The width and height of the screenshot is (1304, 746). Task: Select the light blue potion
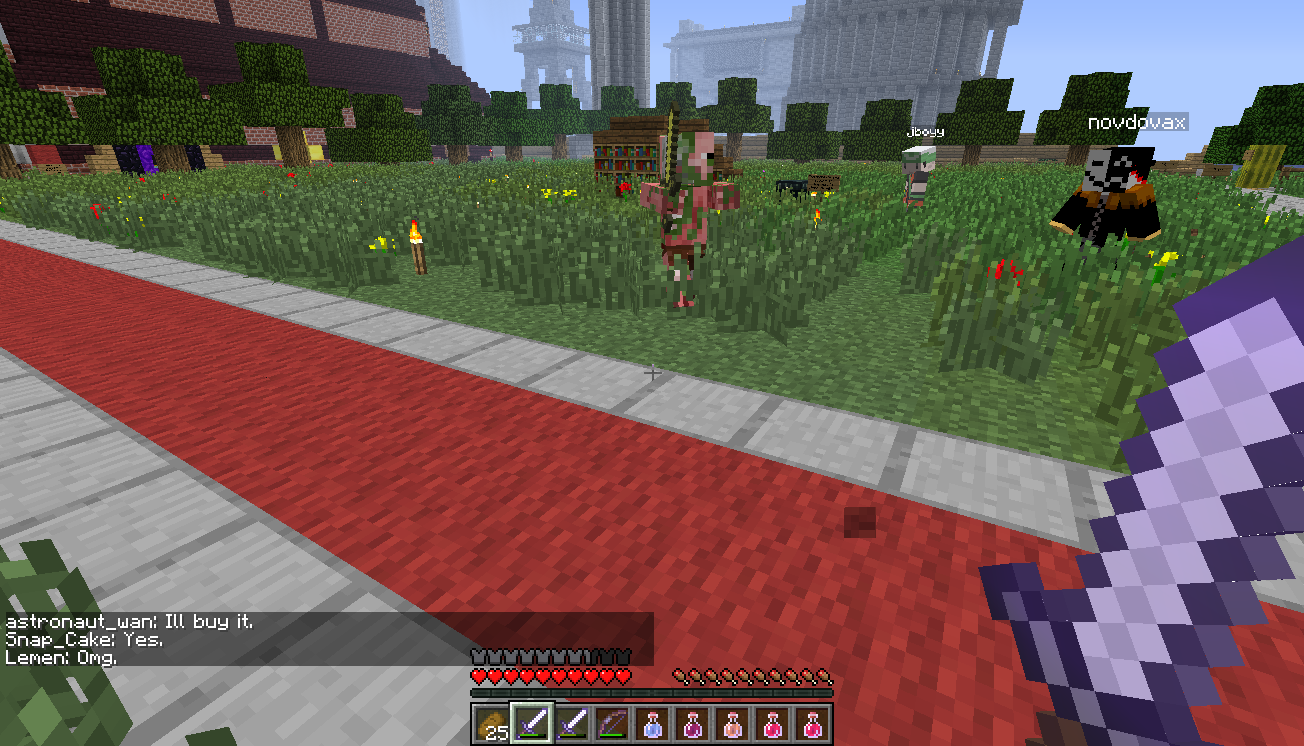(x=651, y=723)
